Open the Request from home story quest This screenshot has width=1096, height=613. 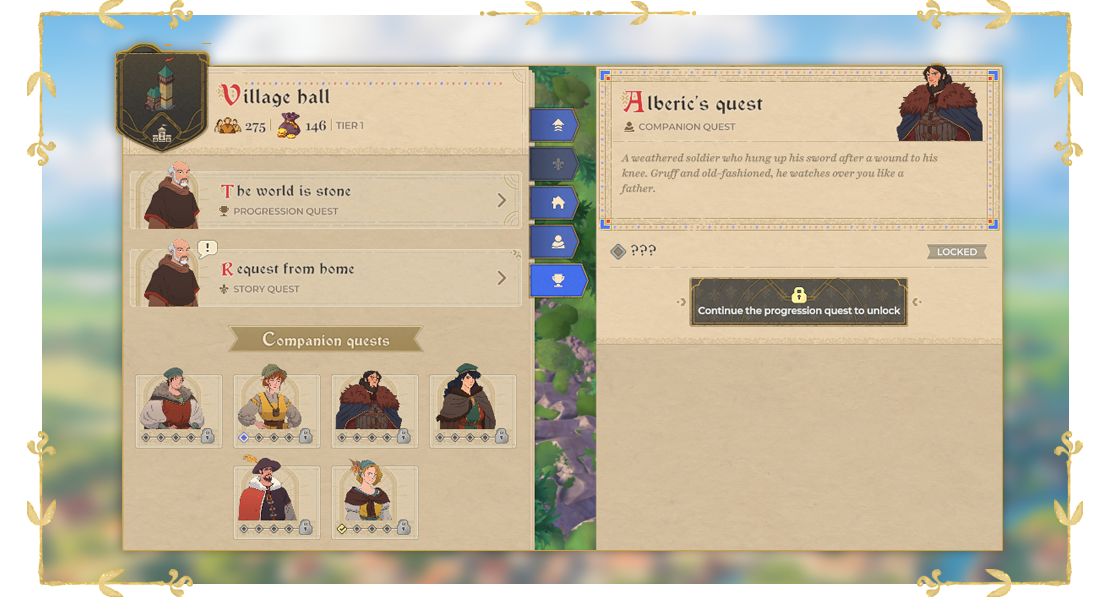coord(325,278)
